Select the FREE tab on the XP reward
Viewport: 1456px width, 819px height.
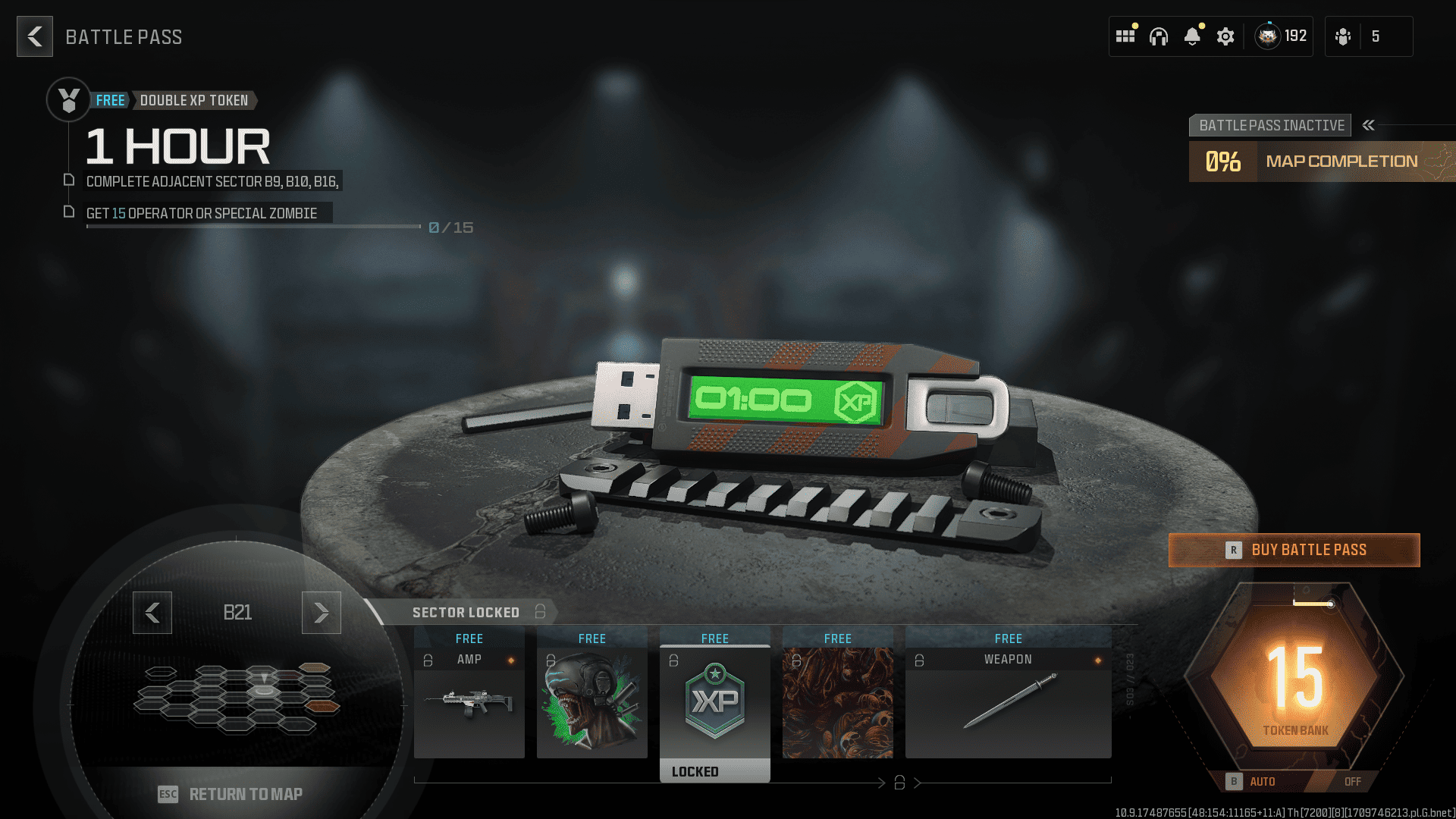click(714, 638)
